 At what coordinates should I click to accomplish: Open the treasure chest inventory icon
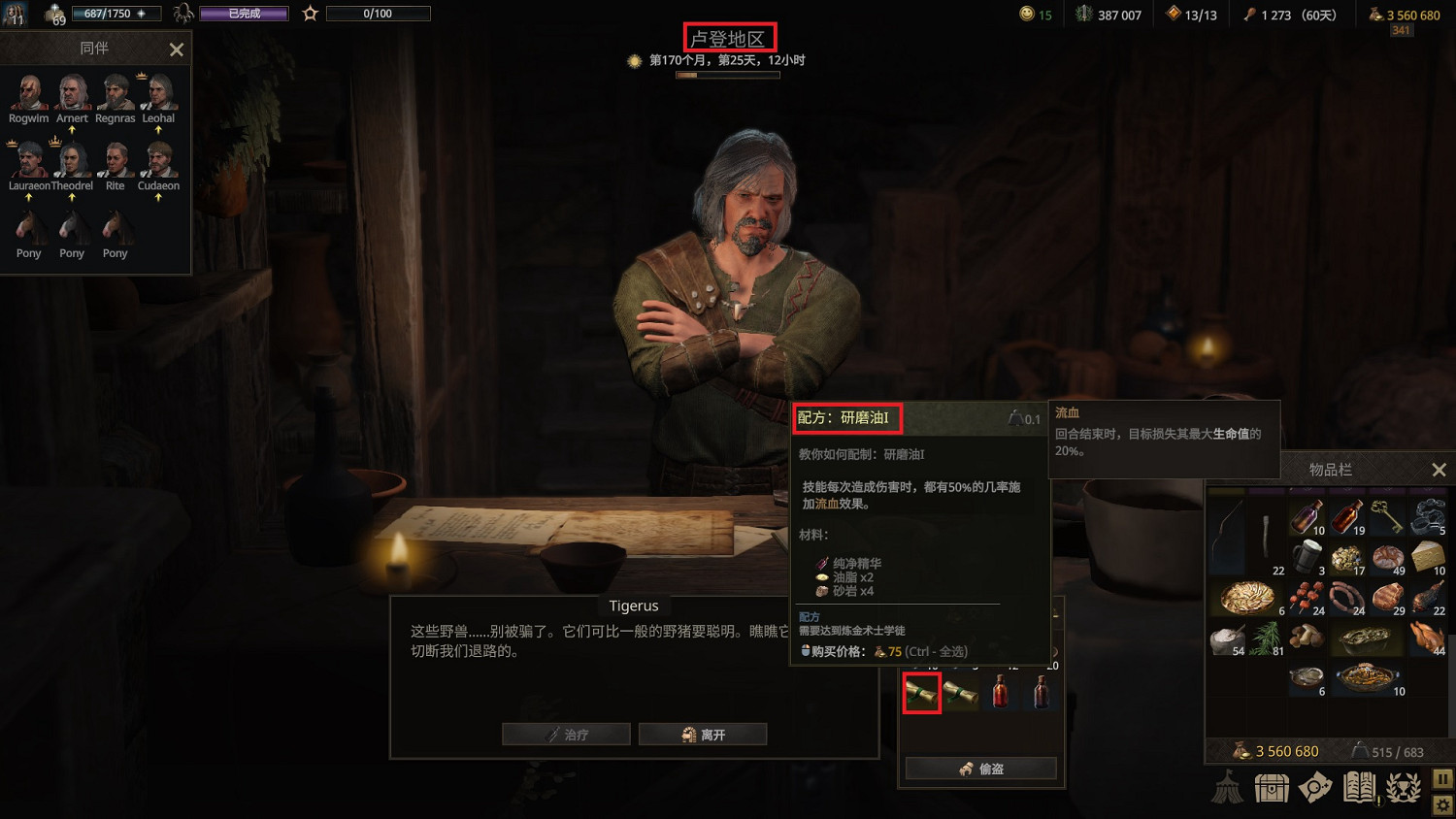1272,788
